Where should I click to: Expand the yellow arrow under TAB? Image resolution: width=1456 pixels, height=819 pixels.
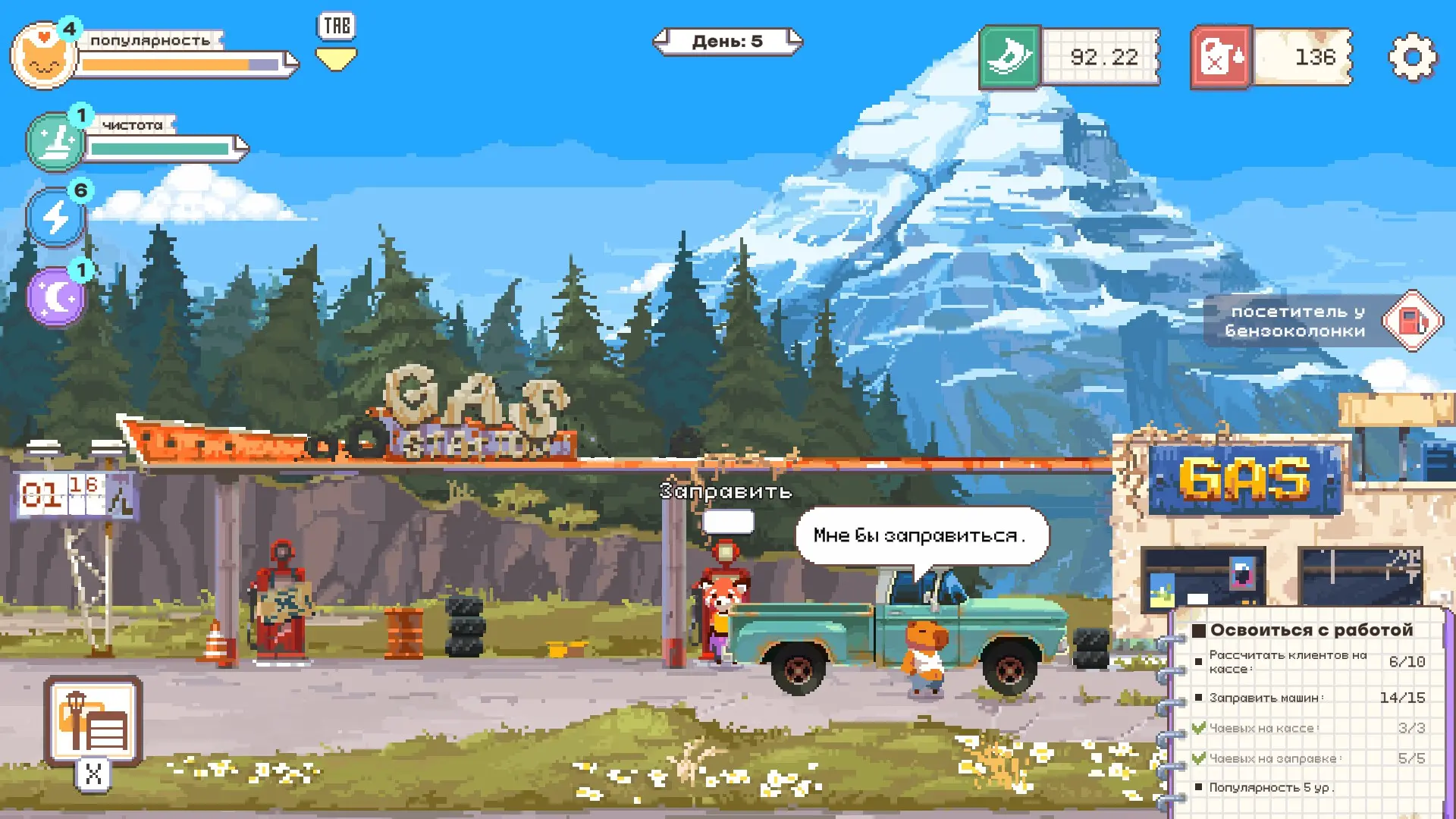pyautogui.click(x=336, y=59)
